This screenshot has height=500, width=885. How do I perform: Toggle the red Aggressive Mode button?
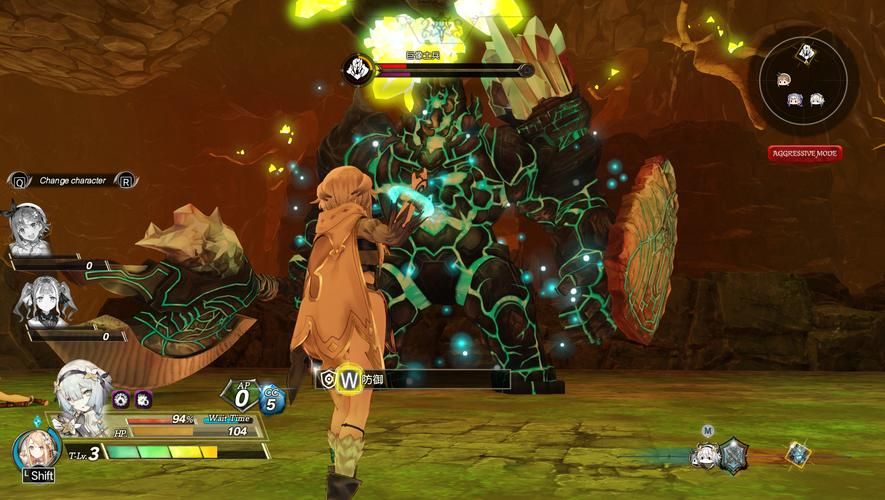point(805,153)
